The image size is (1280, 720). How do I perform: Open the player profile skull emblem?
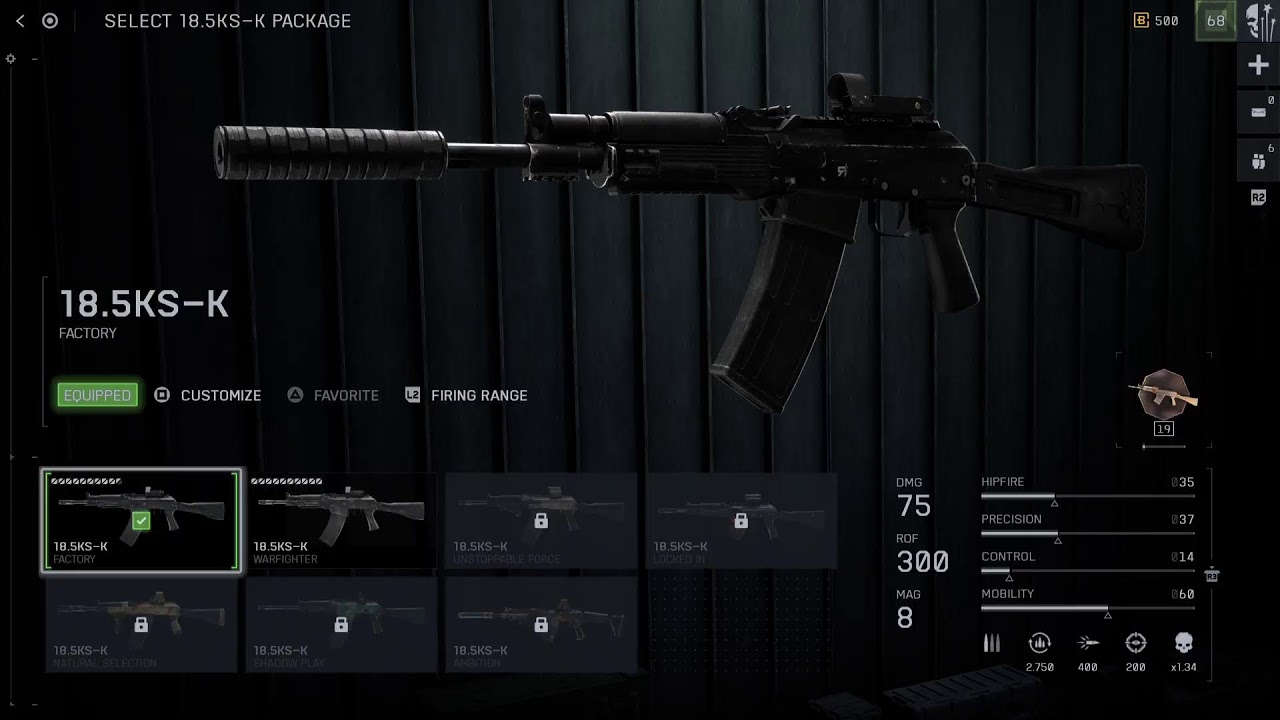click(1260, 21)
